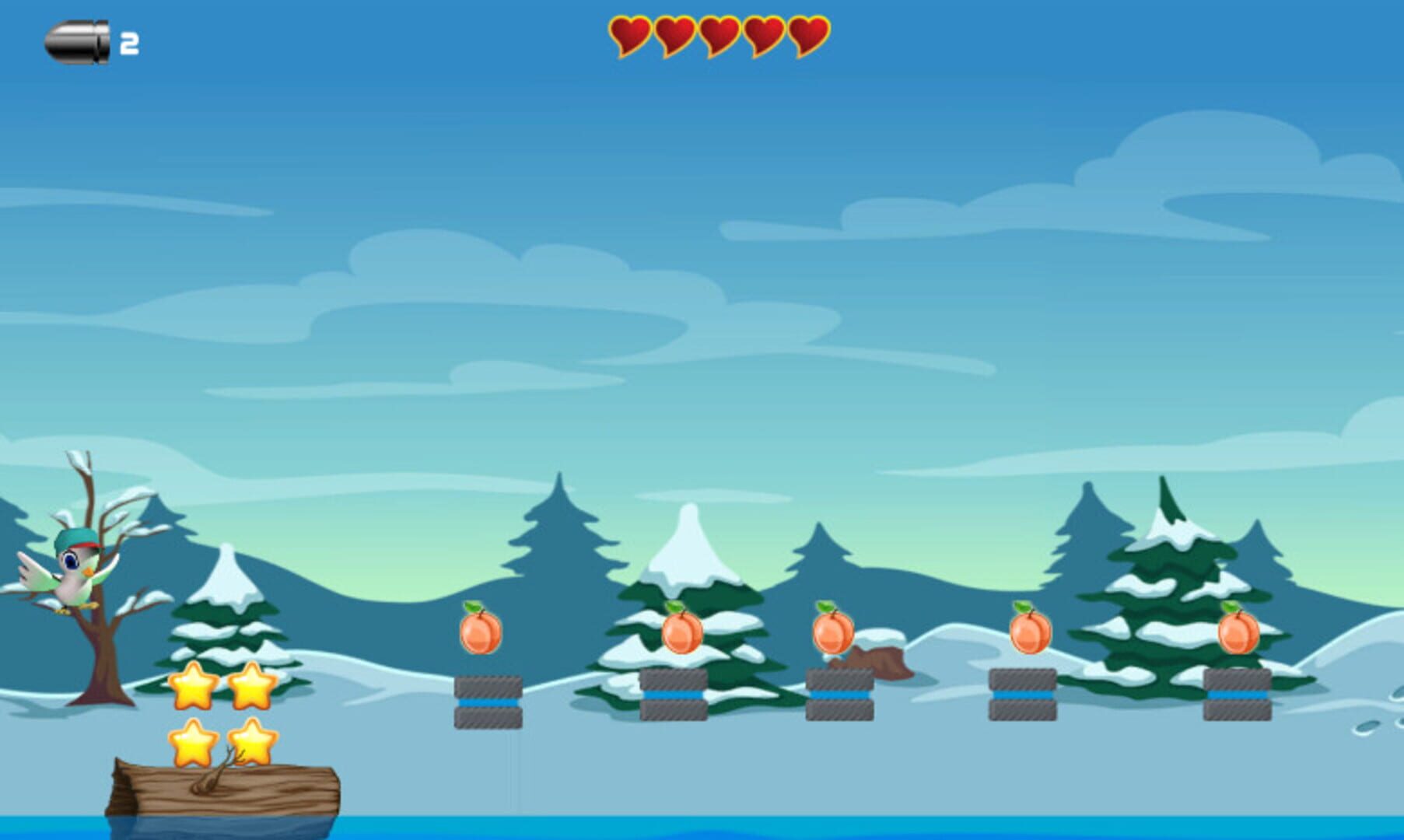1404x840 pixels.
Task: Click the ammo count number beside the bullet
Action: click(x=129, y=43)
